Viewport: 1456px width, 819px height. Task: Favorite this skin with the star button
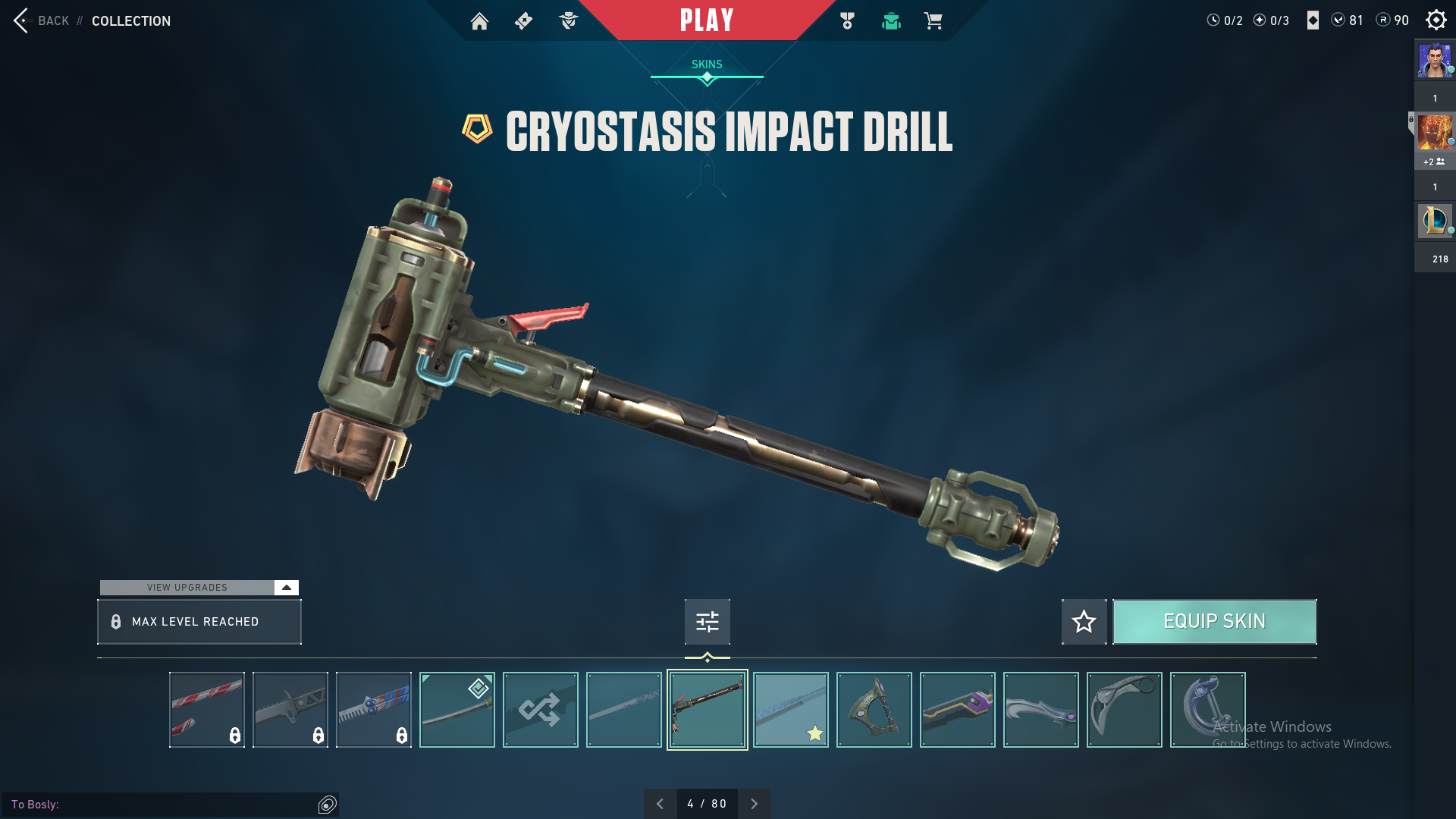point(1084,622)
